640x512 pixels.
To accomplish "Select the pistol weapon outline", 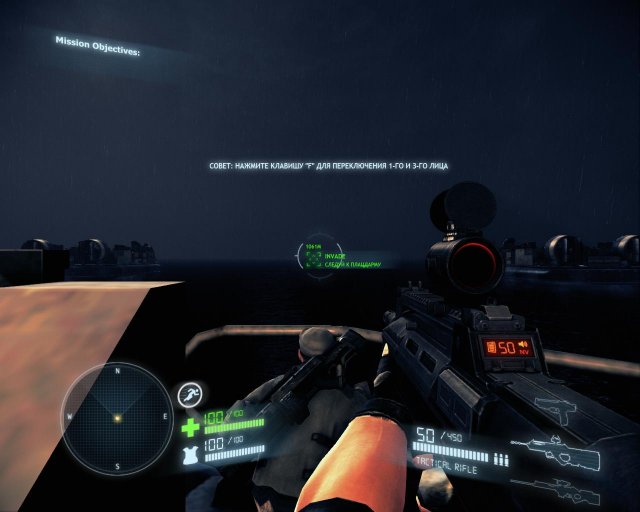I will pos(562,408).
